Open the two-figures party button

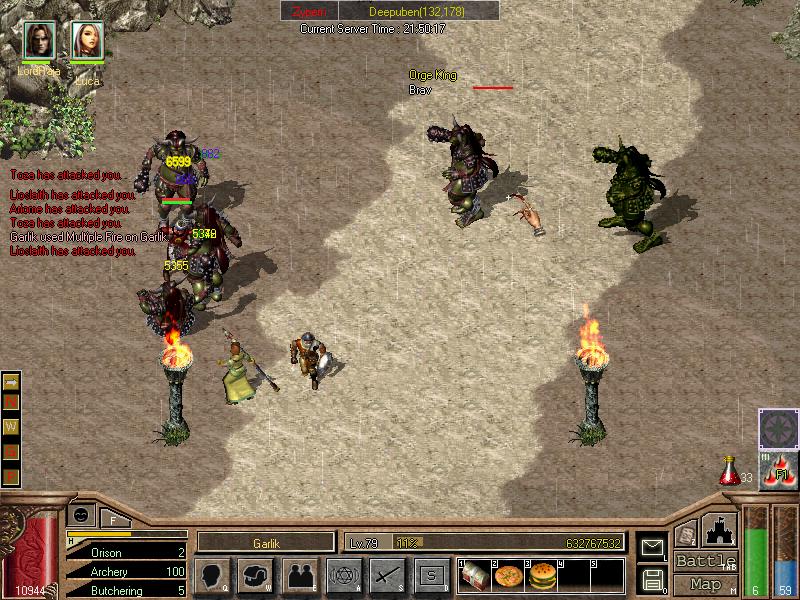tap(299, 575)
